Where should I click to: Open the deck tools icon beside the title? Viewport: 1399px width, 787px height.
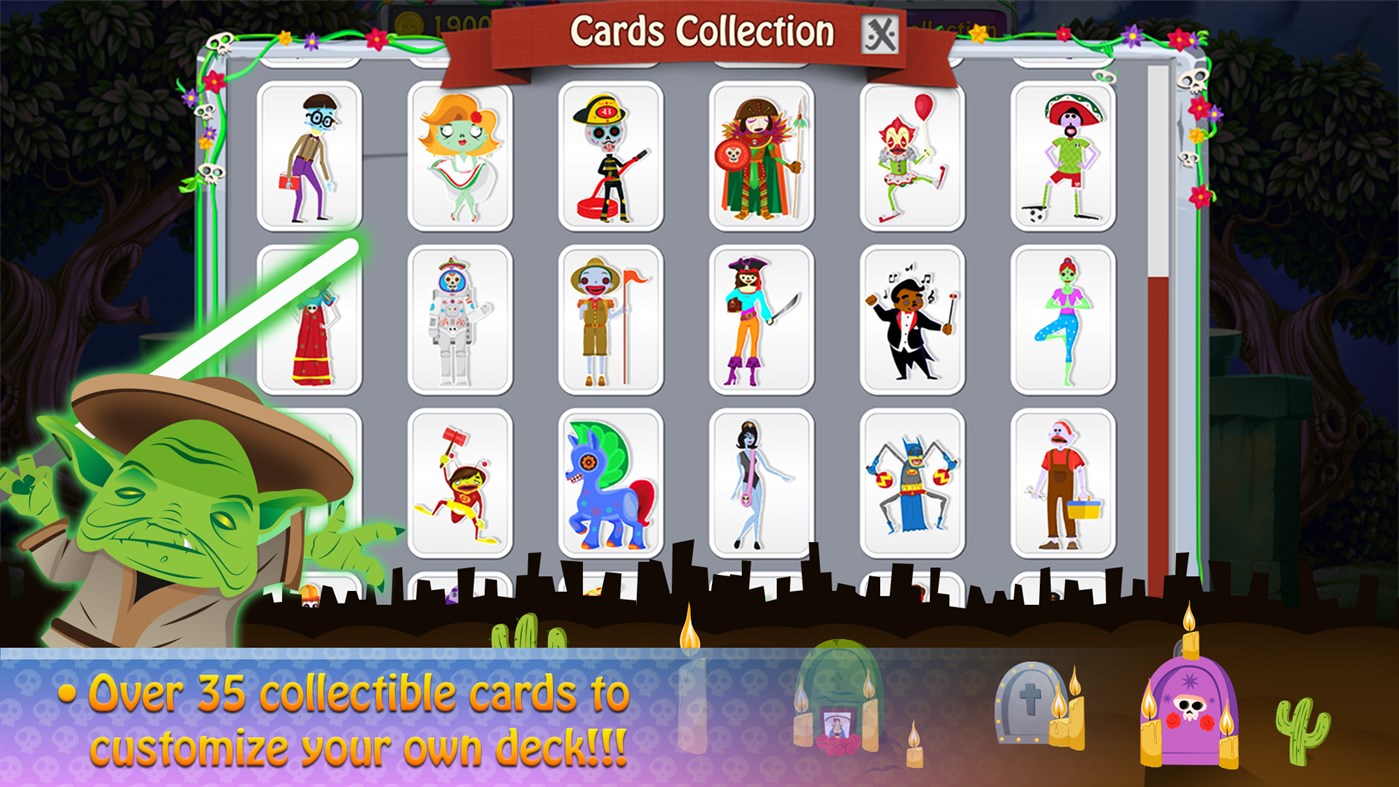877,31
